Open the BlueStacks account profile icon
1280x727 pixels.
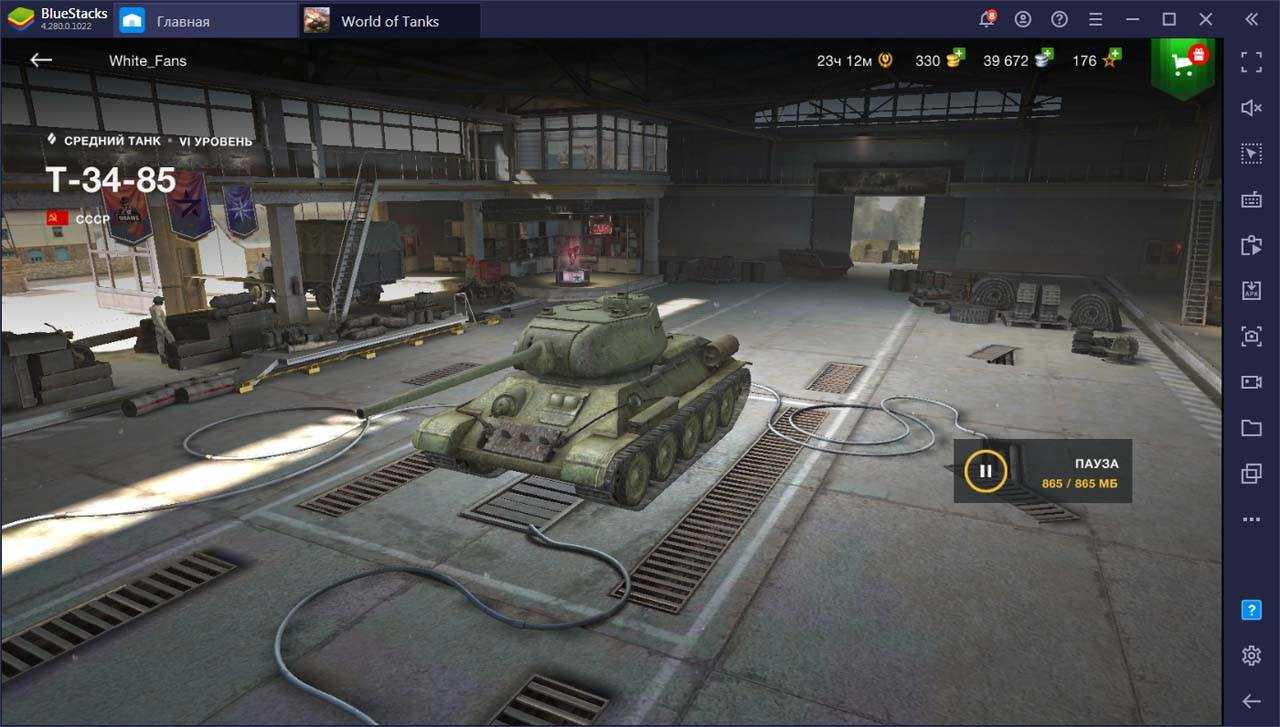1023,20
